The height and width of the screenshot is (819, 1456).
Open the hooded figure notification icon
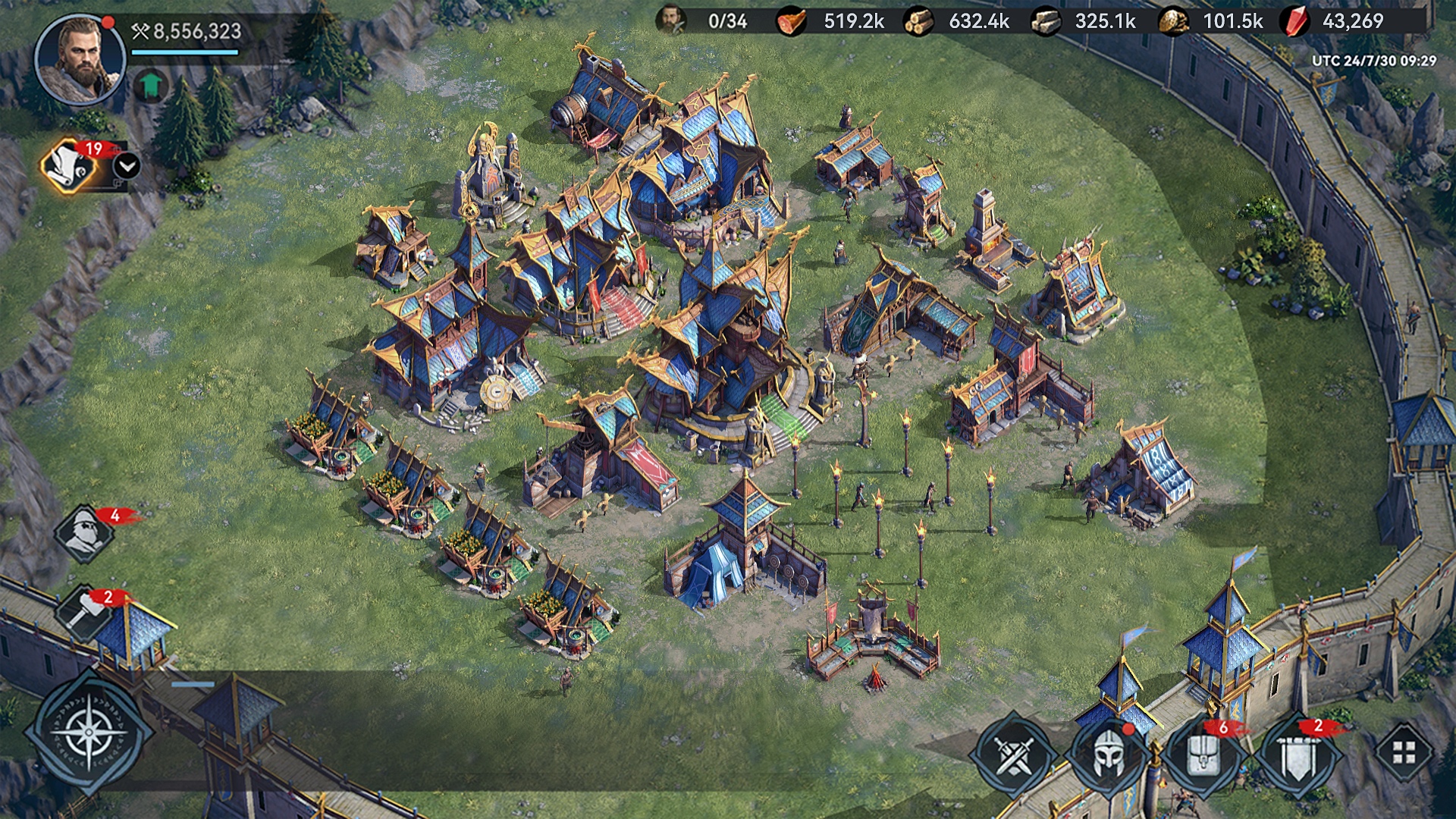click(x=85, y=532)
